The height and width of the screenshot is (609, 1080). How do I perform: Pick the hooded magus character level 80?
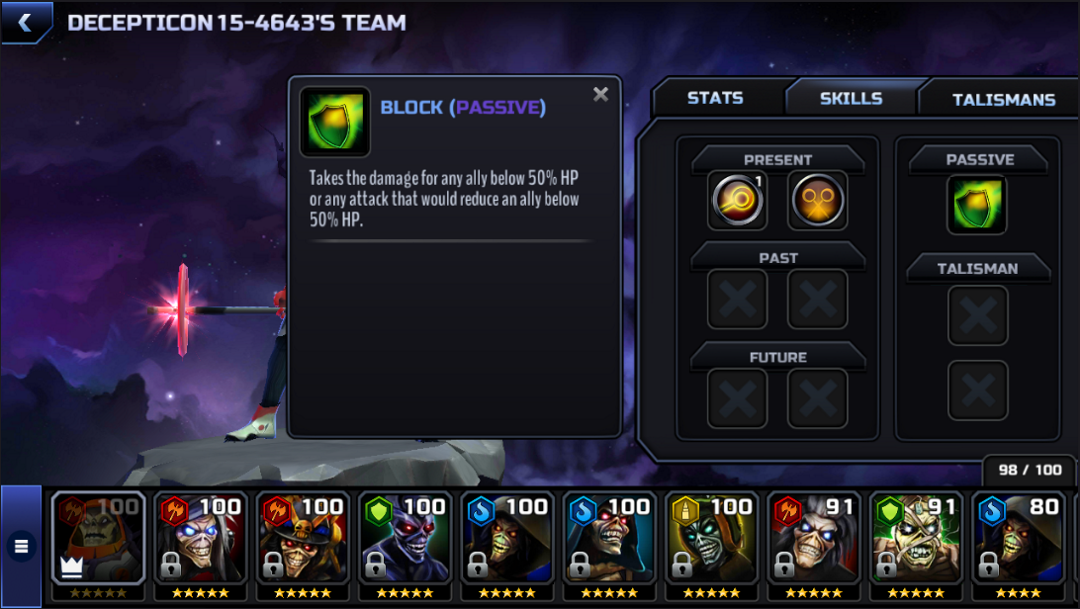[1017, 538]
